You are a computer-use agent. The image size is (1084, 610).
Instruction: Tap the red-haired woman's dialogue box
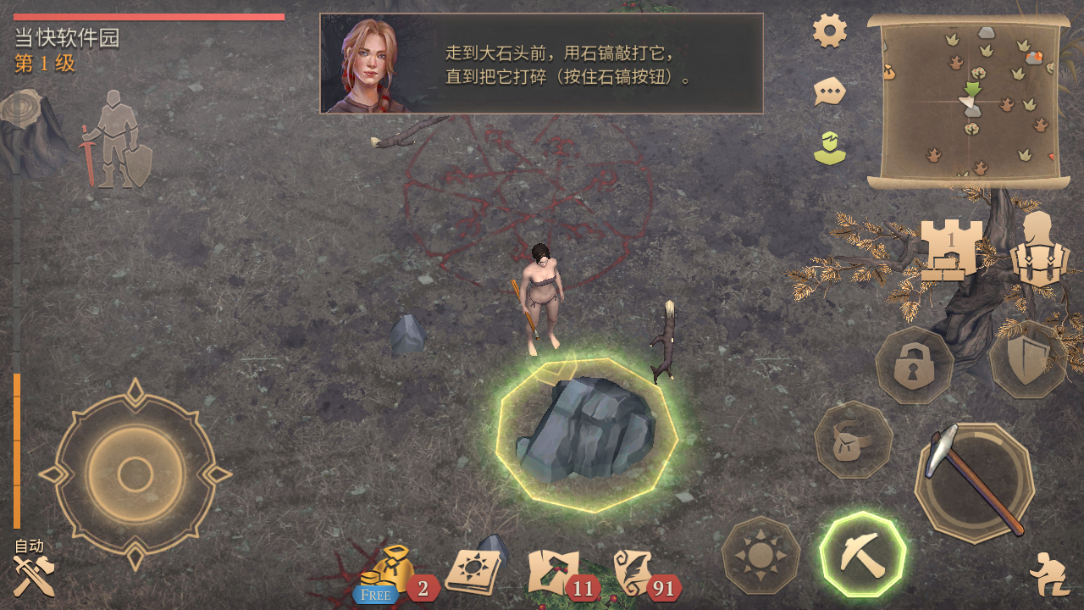541,63
